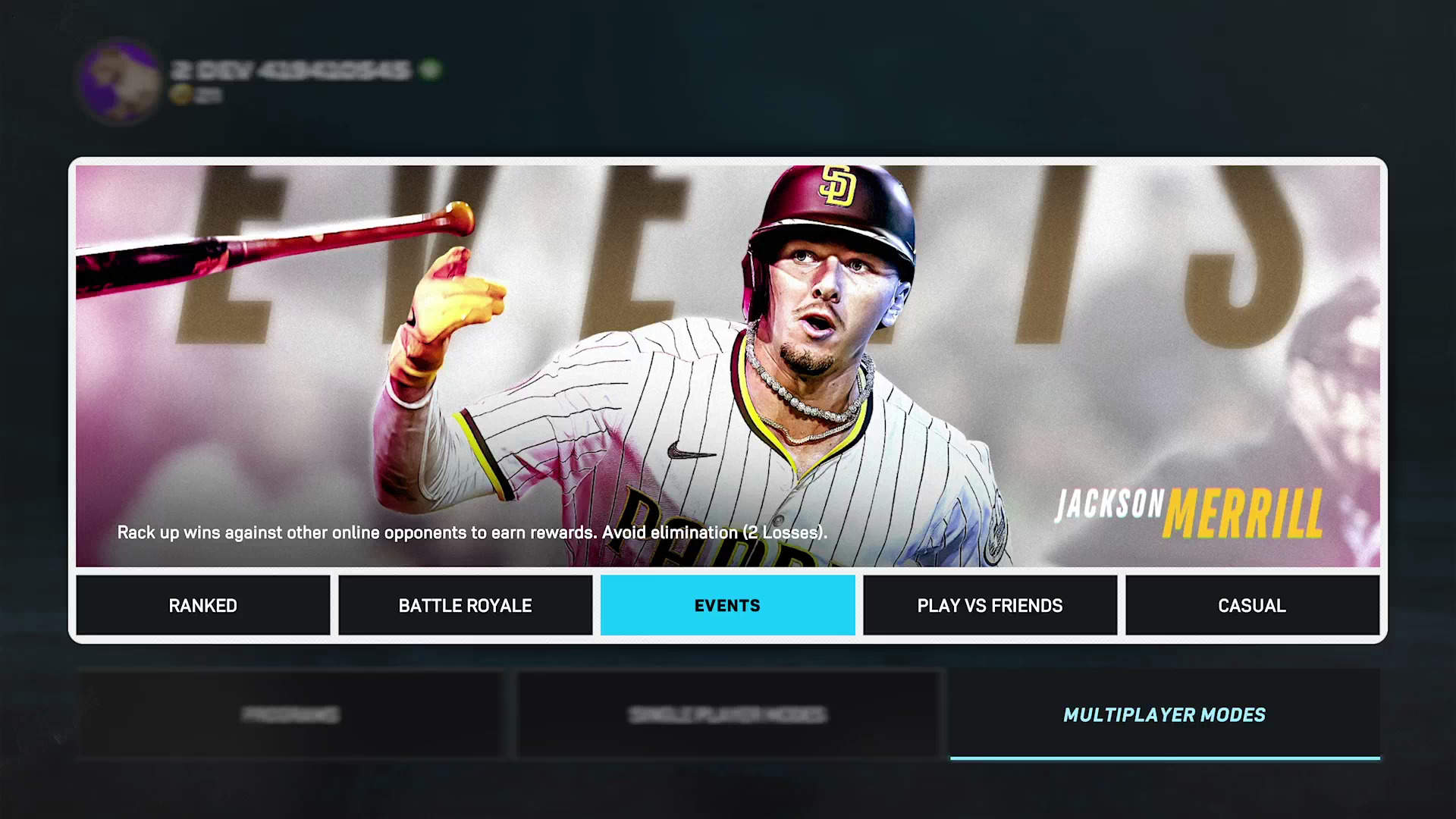This screenshot has width=1456, height=819.
Task: Select Play vs Friends
Action: [990, 605]
